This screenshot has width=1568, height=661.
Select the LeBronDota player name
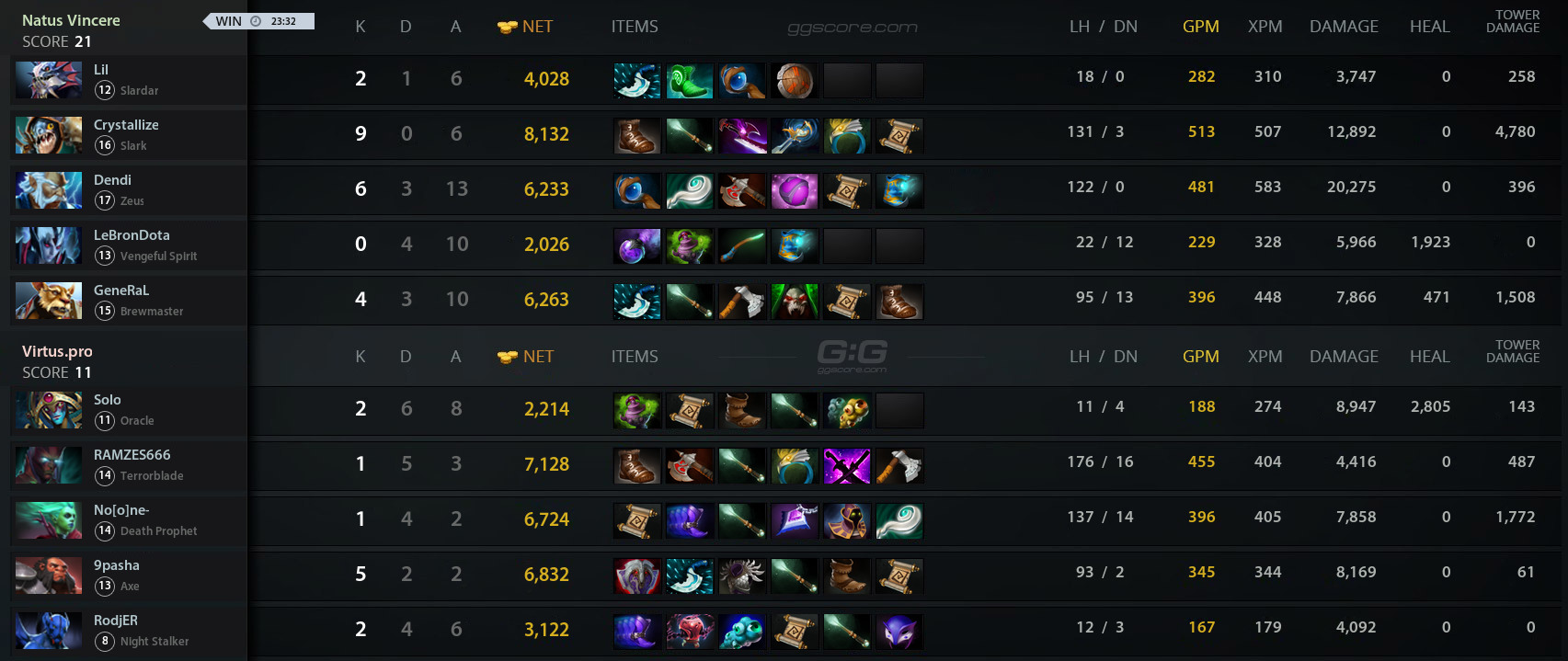132,235
